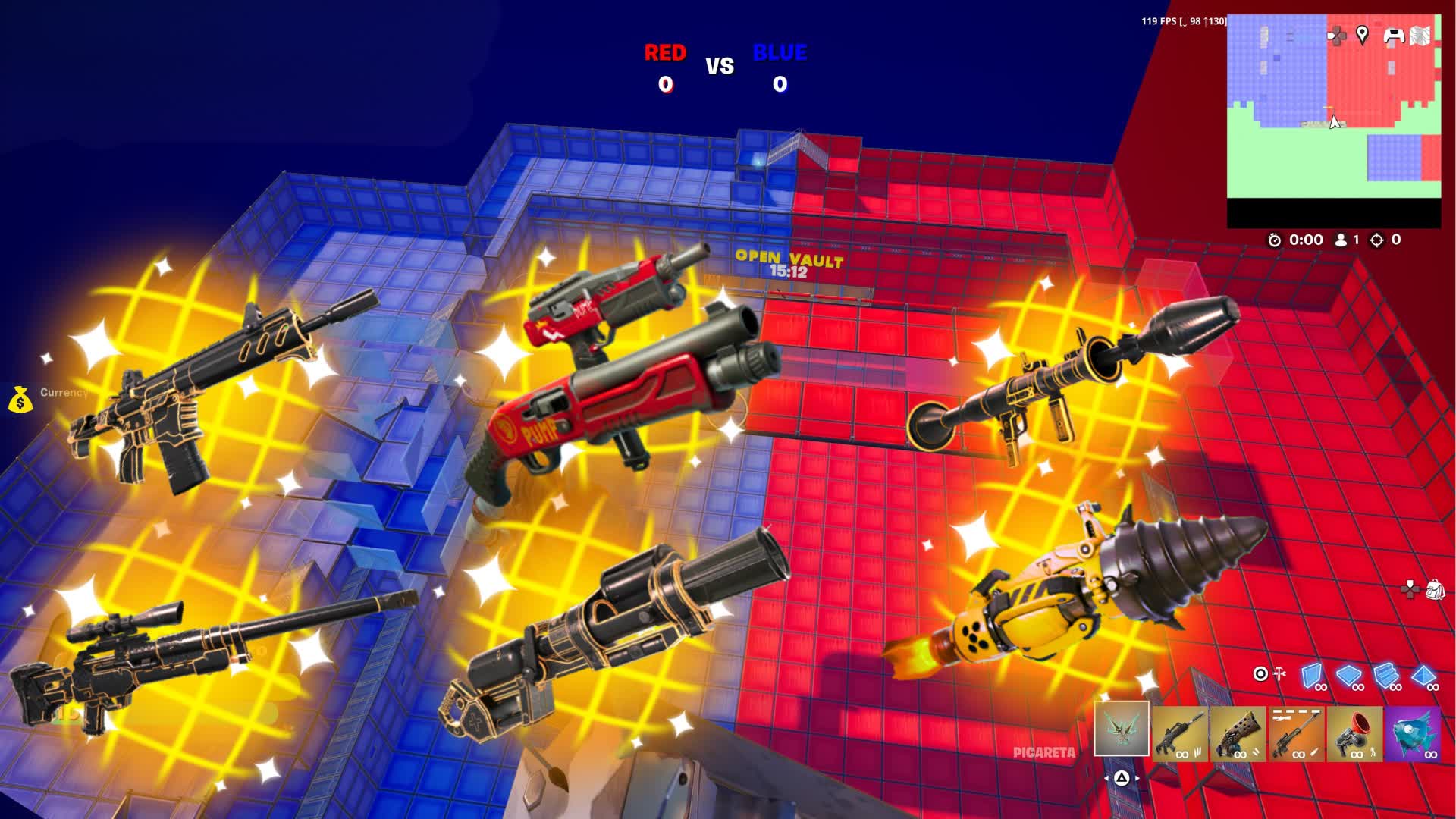The height and width of the screenshot is (819, 1456).
Task: Click the location pin icon above the minimap
Action: point(1363,34)
